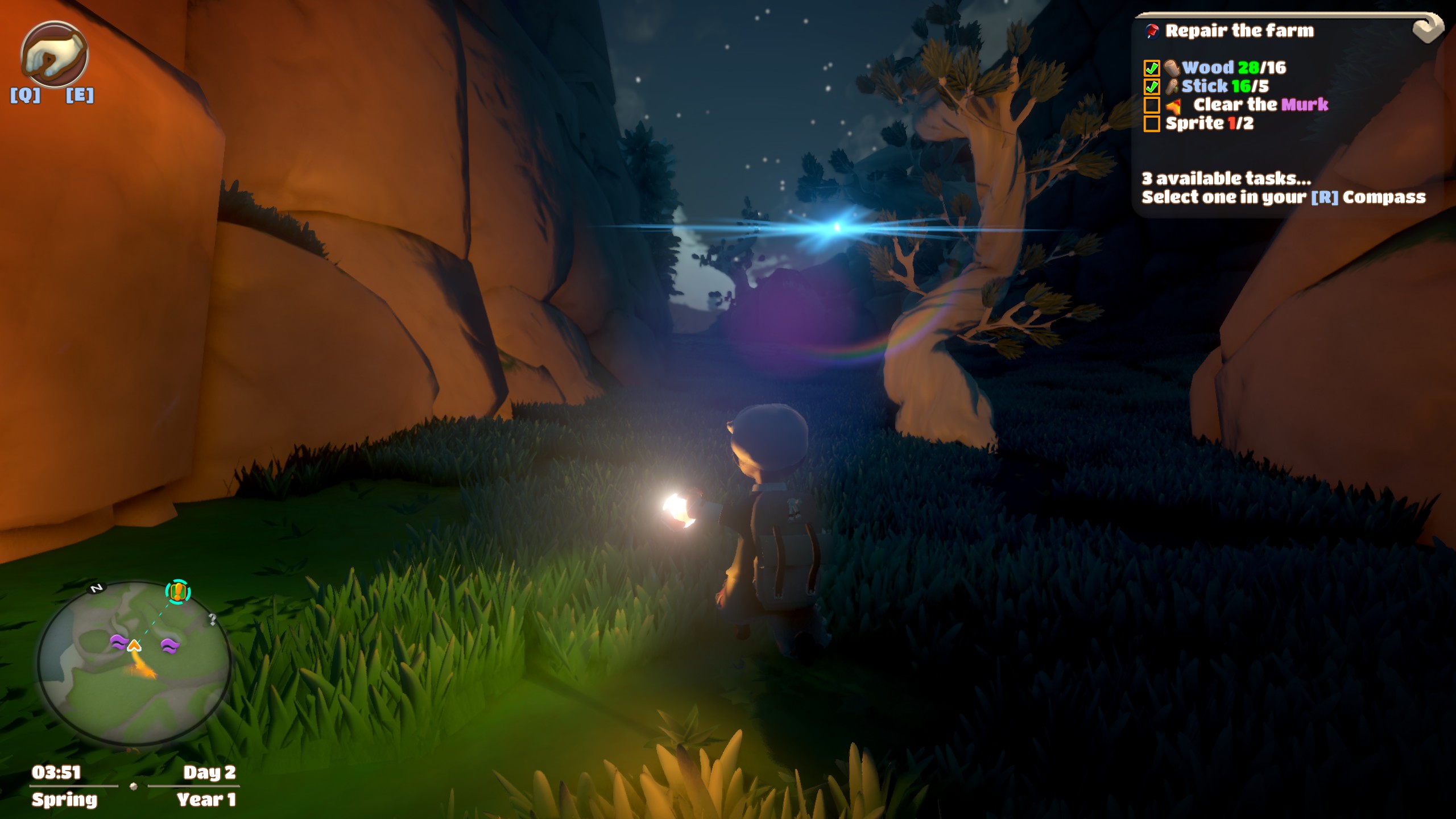Viewport: 1456px width, 819px height.
Task: Select the left purple Murk marker on minimap
Action: 118,643
